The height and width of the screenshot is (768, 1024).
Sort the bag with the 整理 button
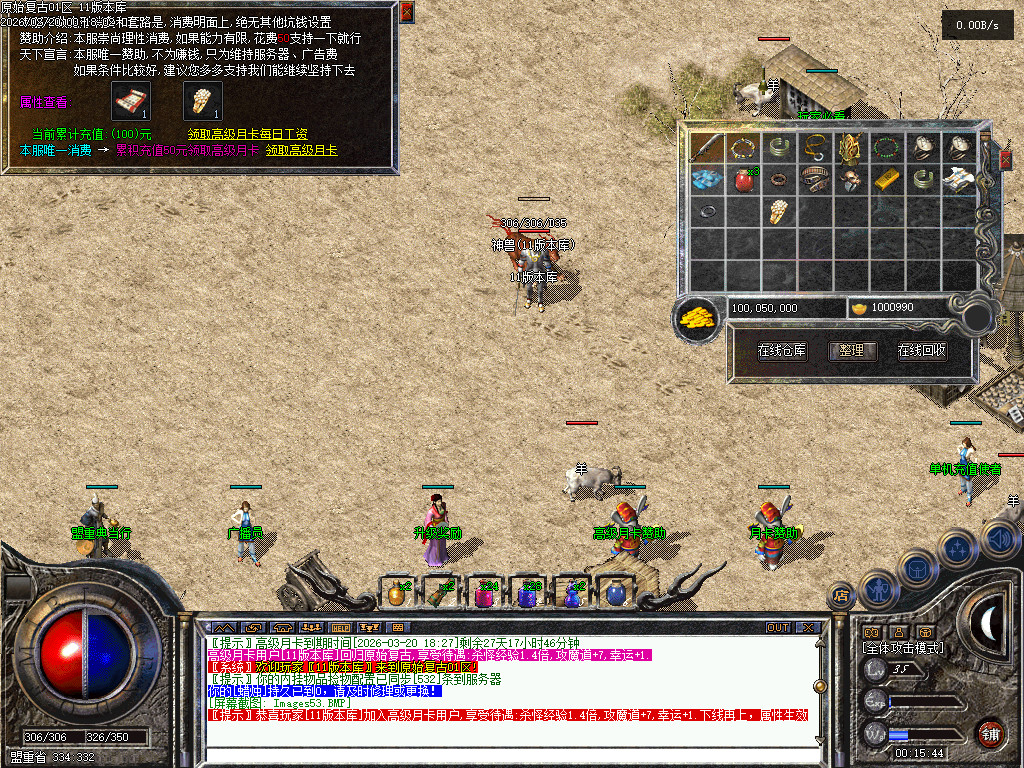(x=852, y=351)
